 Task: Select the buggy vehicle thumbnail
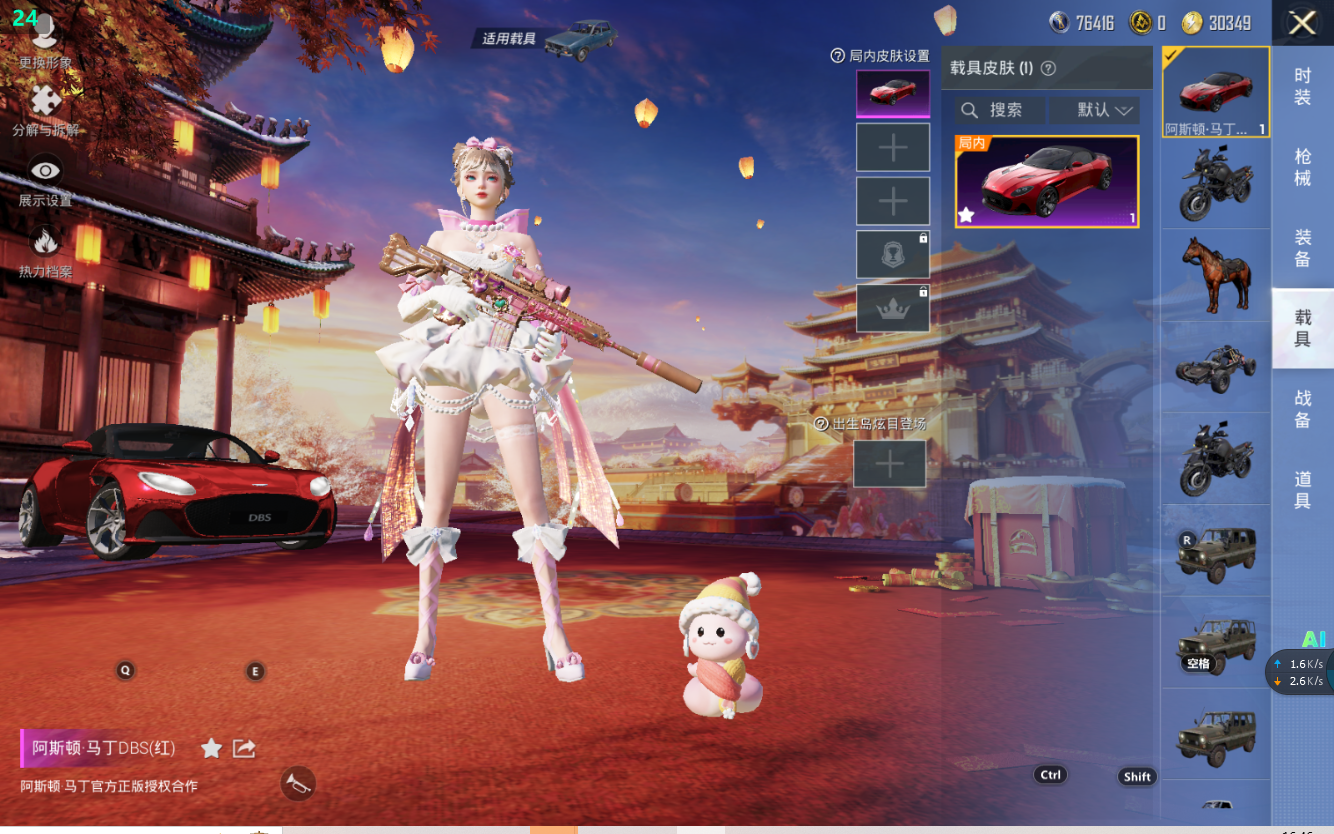(x=1215, y=368)
